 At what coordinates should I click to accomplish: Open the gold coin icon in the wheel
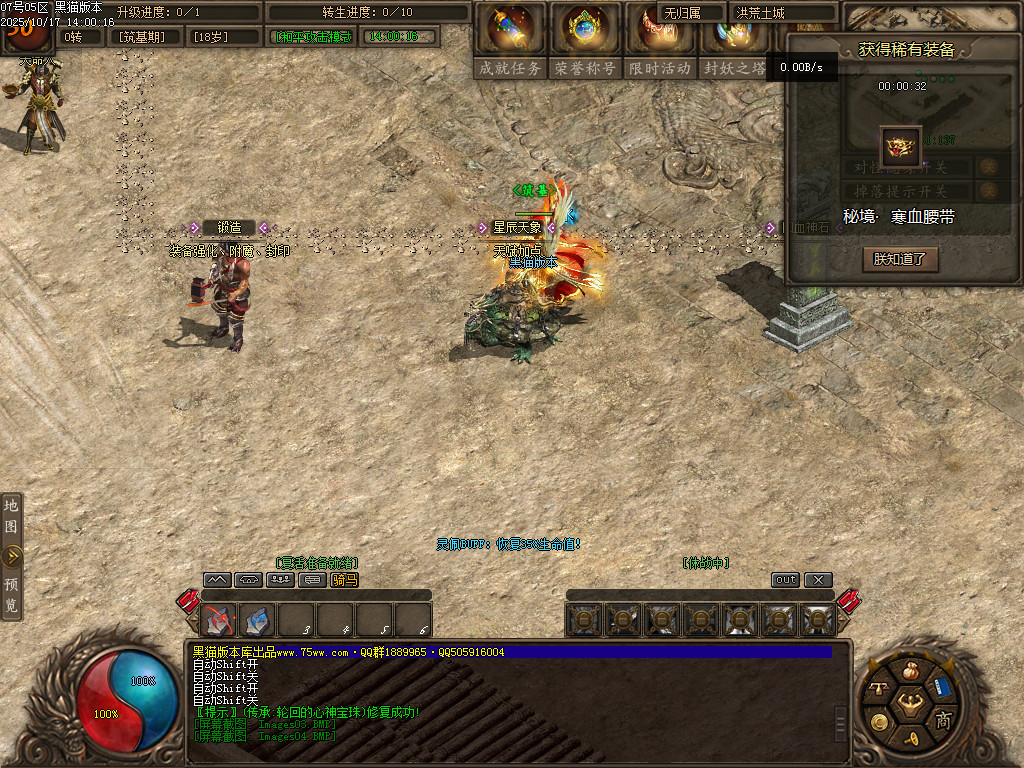[878, 721]
